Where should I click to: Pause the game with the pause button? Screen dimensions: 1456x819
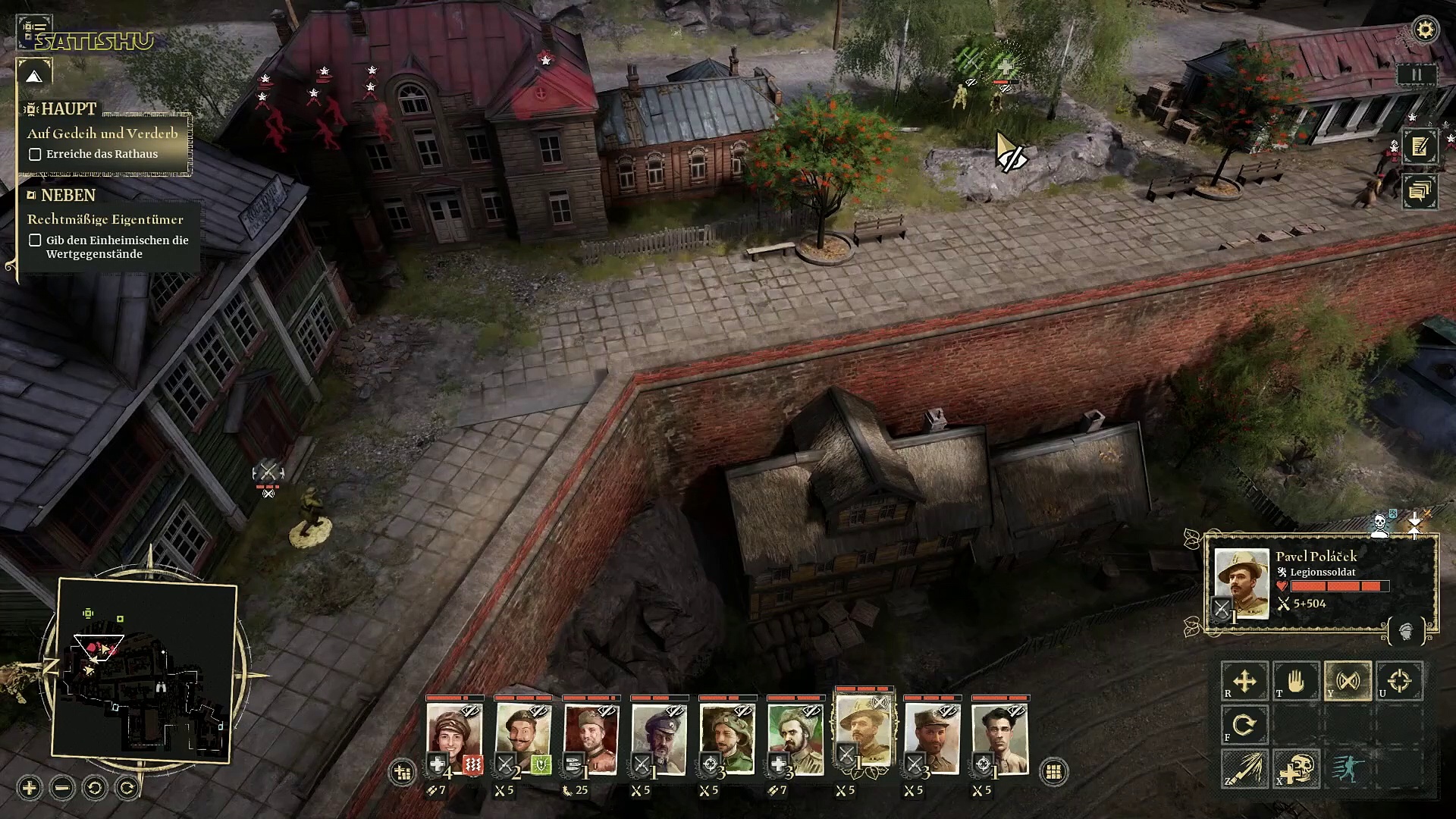(1416, 75)
